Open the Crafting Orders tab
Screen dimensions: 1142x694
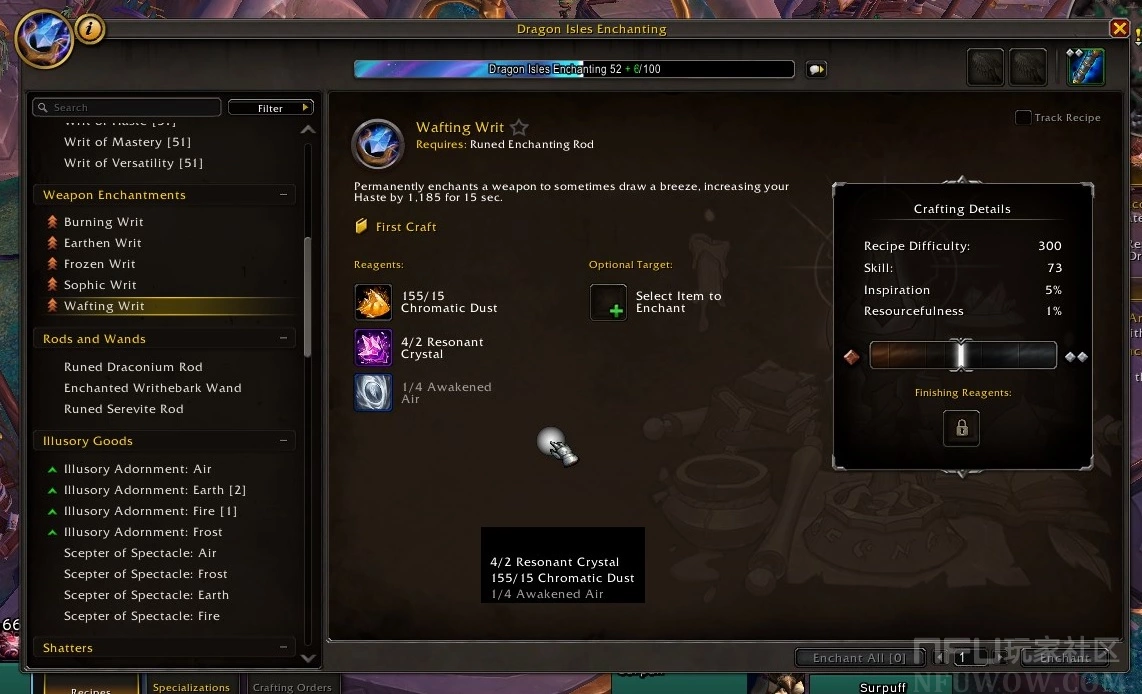click(292, 687)
